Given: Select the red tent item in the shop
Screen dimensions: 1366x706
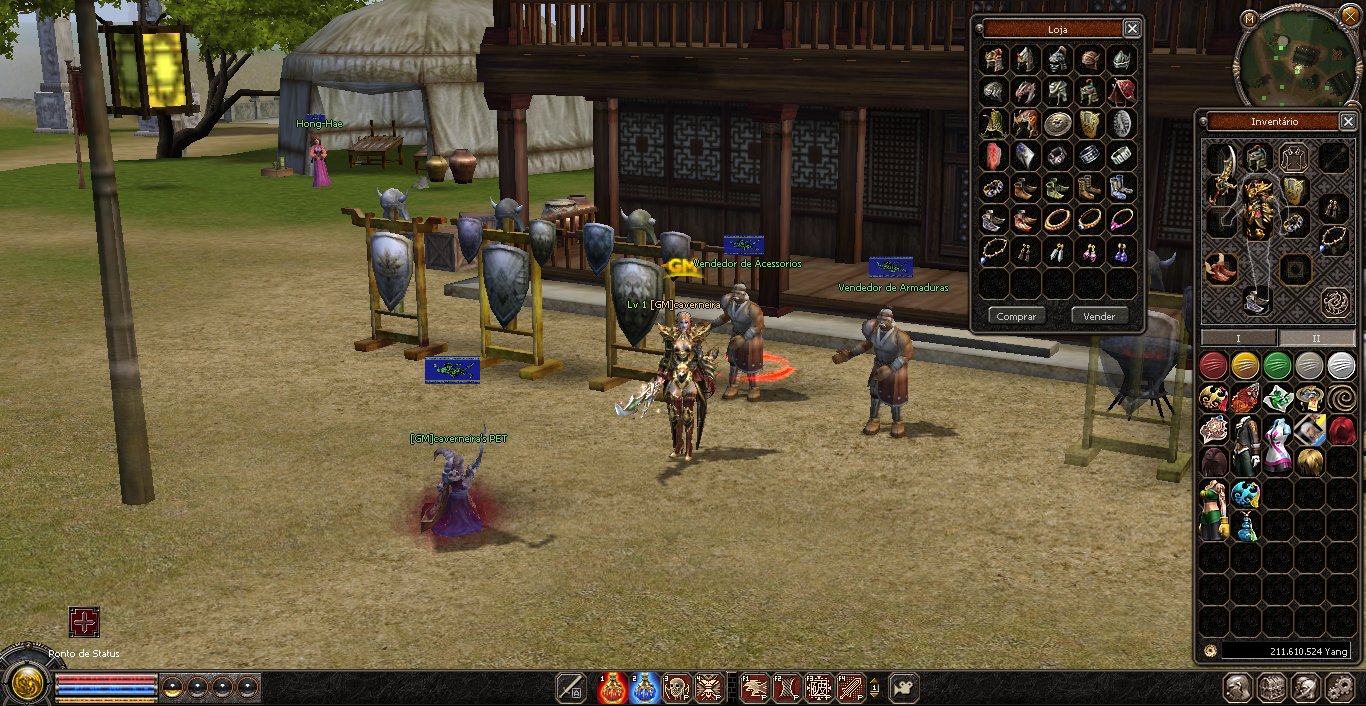Looking at the screenshot, I should (x=1122, y=91).
